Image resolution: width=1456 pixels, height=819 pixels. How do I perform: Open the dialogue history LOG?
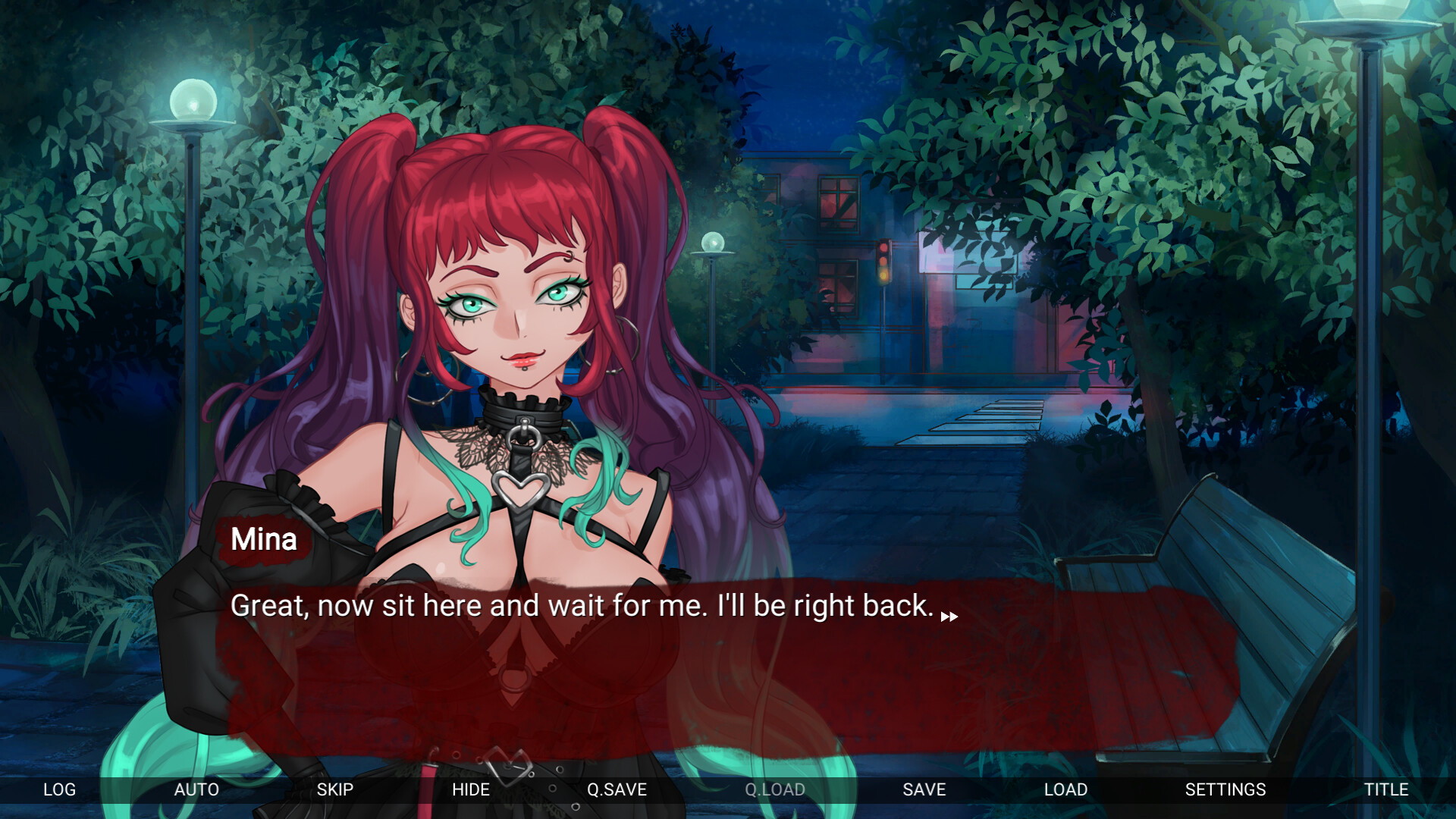tap(59, 789)
